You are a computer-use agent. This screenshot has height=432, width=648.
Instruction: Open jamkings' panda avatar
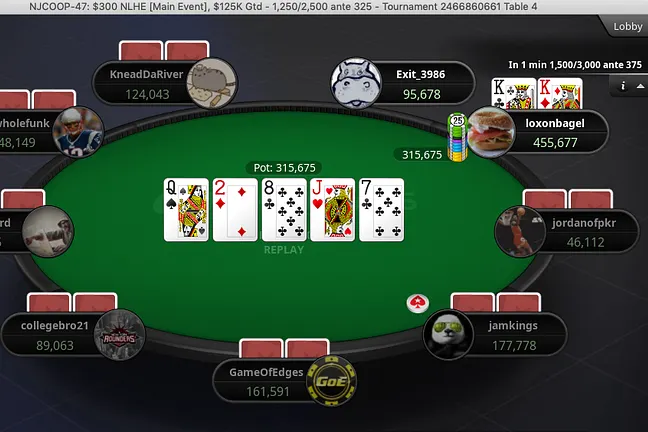point(448,333)
